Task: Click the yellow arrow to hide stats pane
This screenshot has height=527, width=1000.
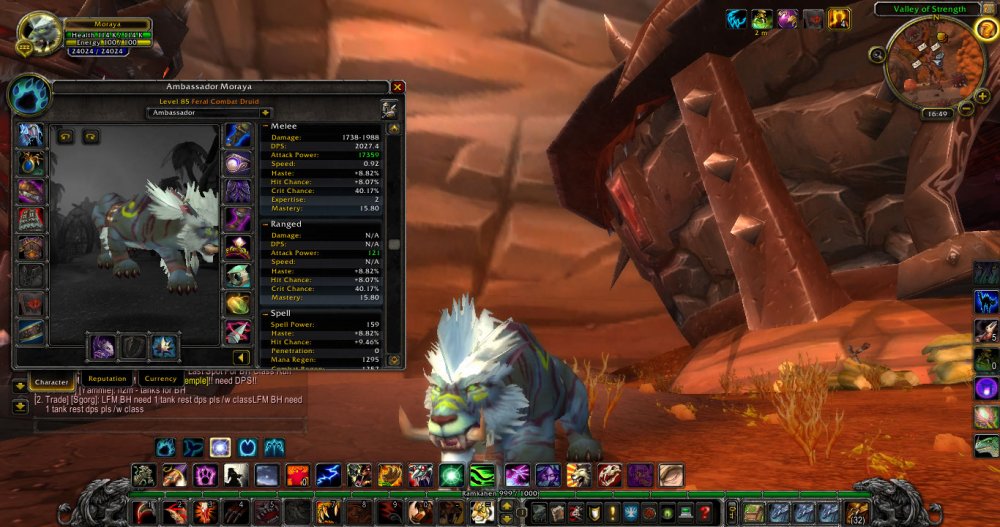Action: pos(241,357)
